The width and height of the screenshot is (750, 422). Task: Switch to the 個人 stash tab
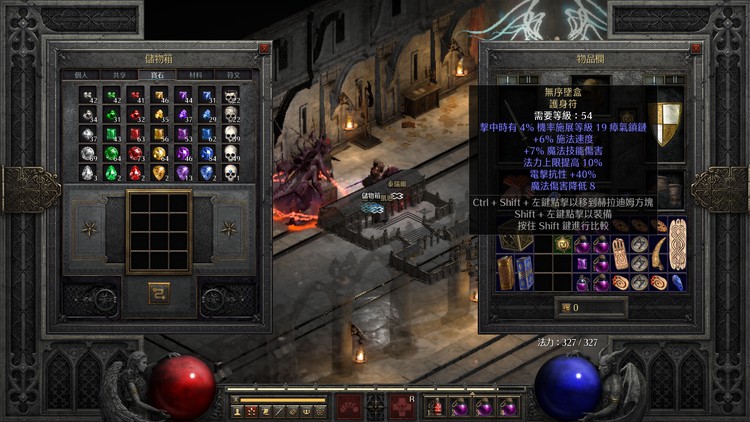pyautogui.click(x=81, y=74)
